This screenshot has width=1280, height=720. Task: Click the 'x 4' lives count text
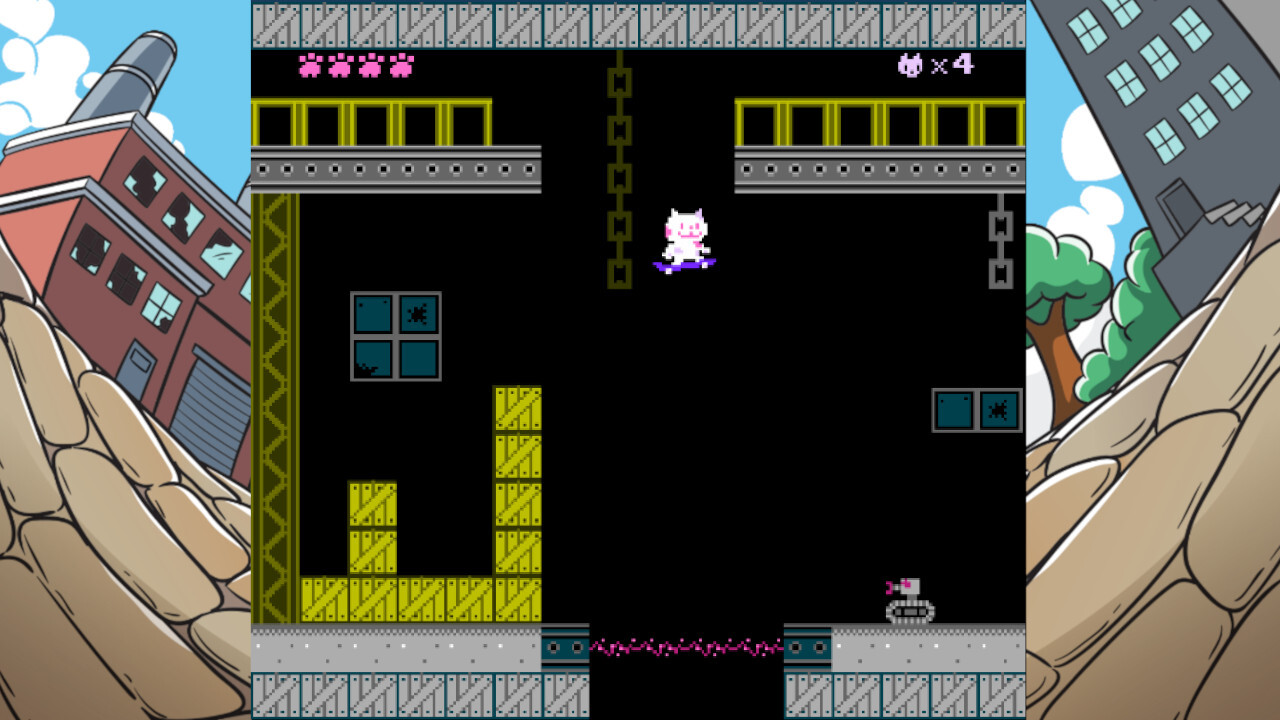(950, 63)
